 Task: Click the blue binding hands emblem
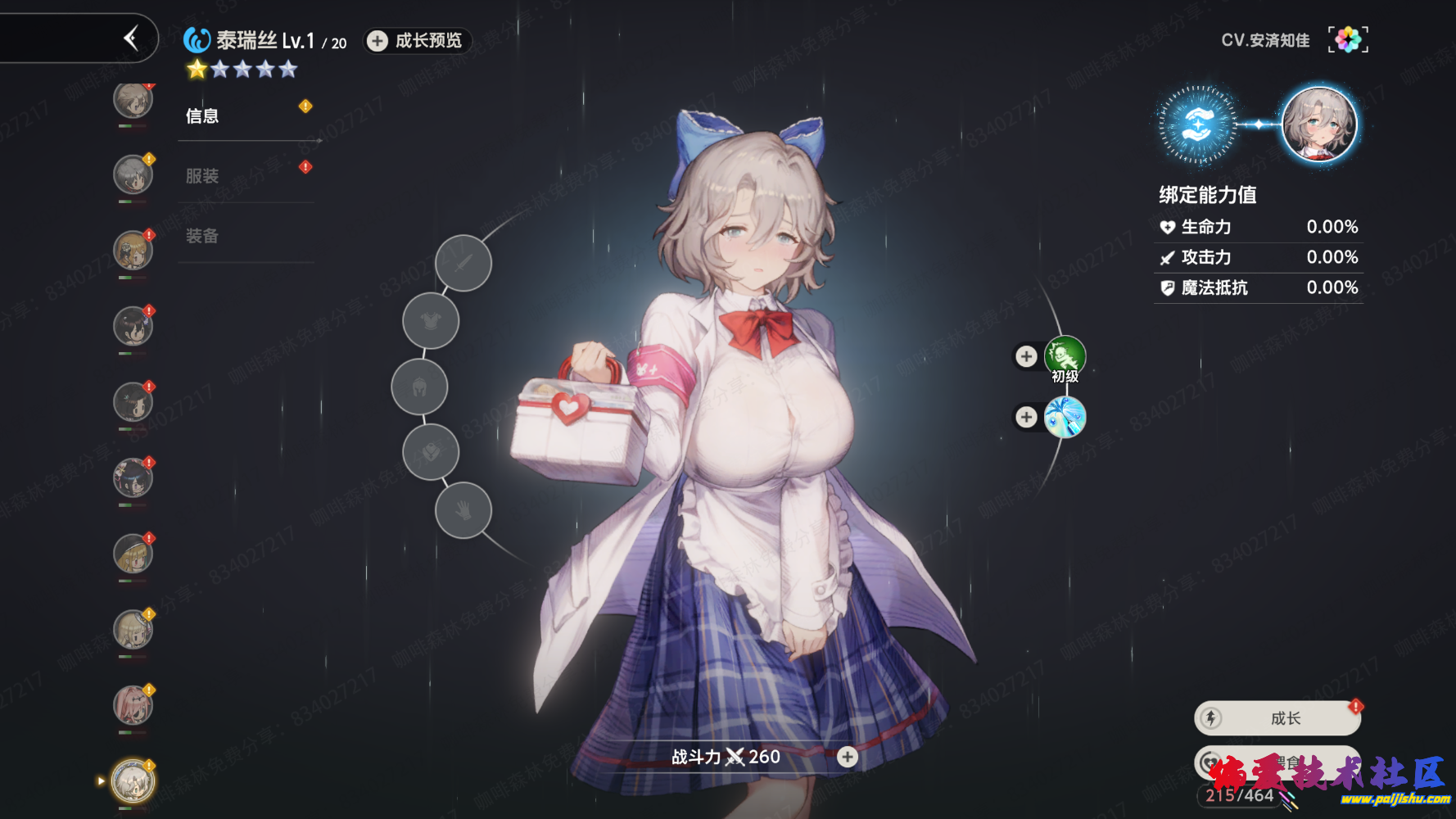pyautogui.click(x=1197, y=124)
